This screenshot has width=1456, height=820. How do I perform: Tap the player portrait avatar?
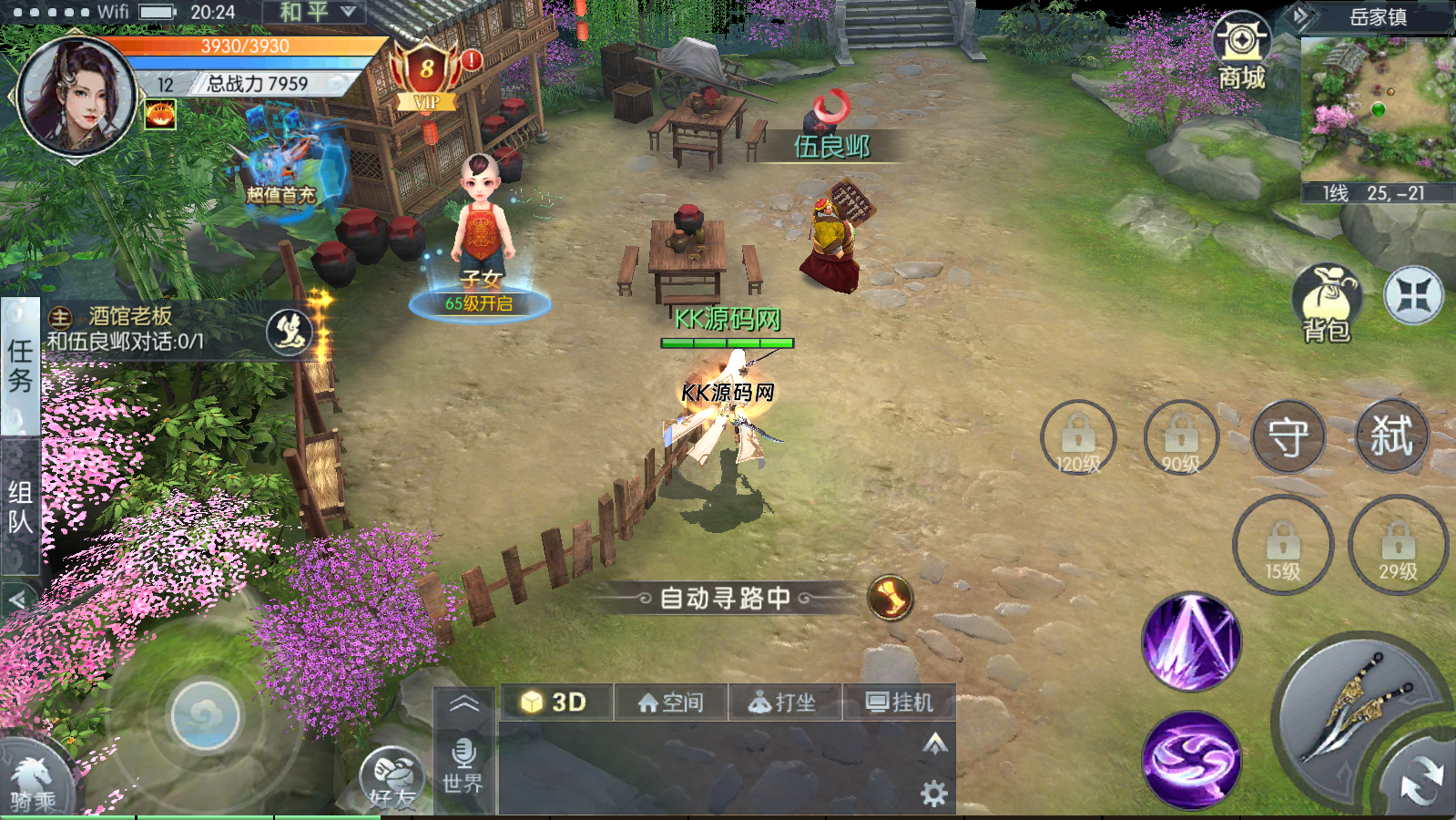coord(77,96)
